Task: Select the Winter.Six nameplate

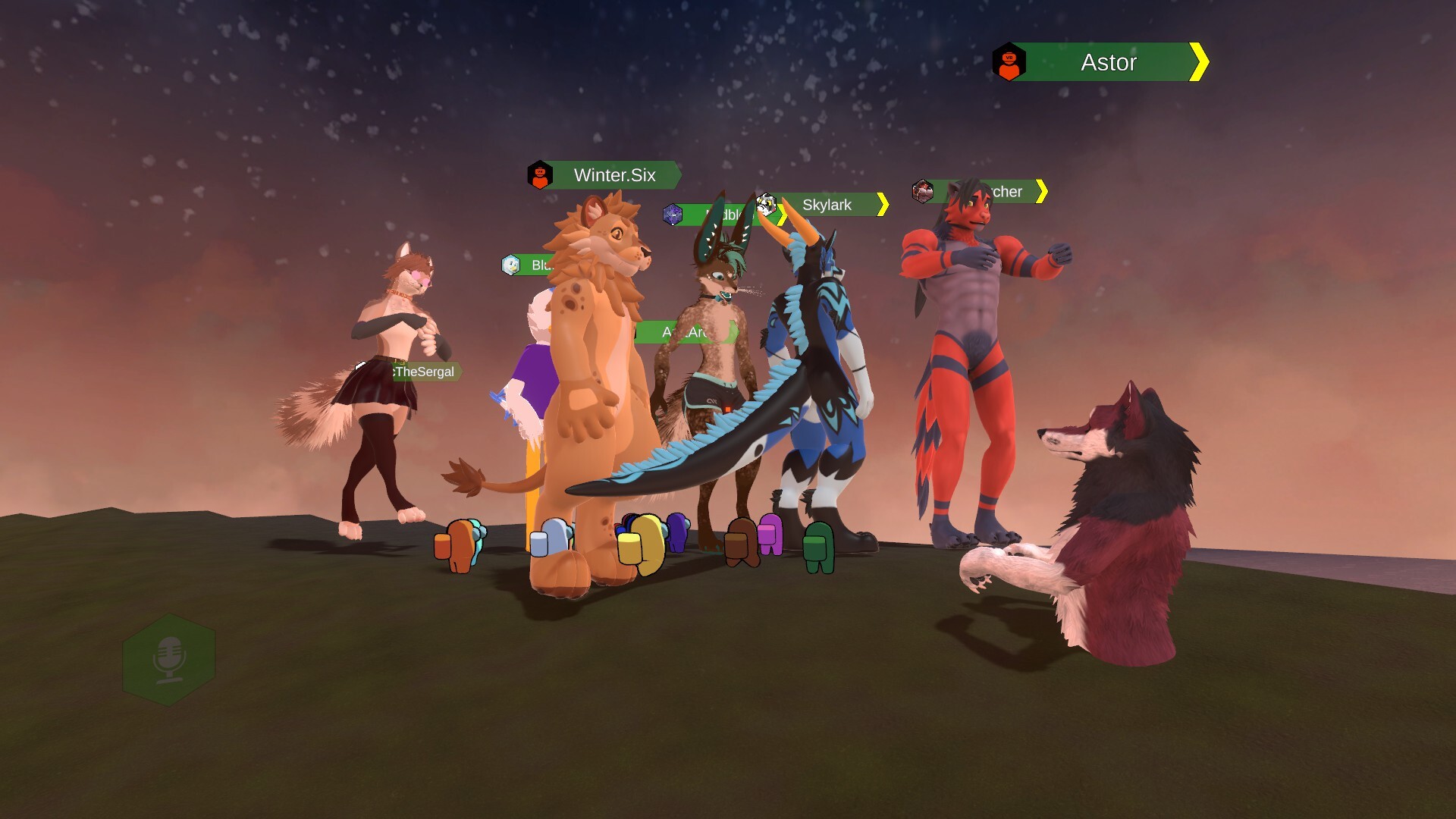Action: tap(613, 175)
